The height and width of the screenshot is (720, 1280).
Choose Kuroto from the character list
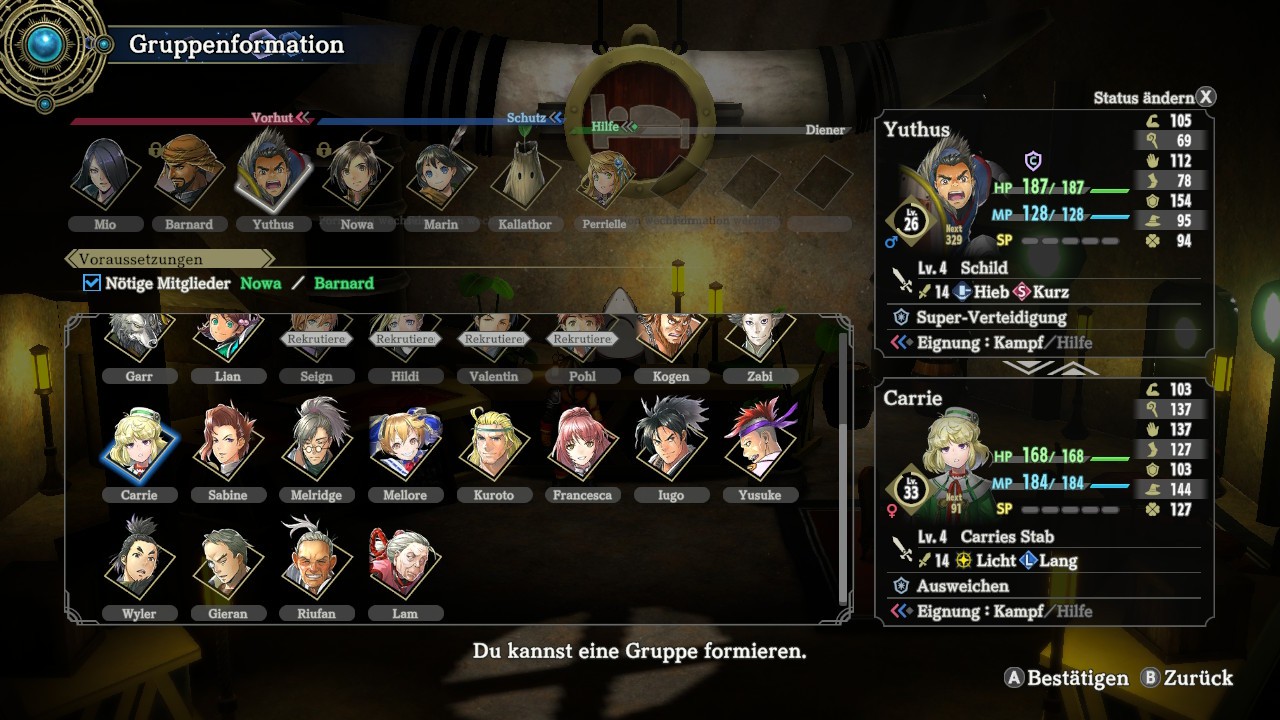(x=492, y=446)
